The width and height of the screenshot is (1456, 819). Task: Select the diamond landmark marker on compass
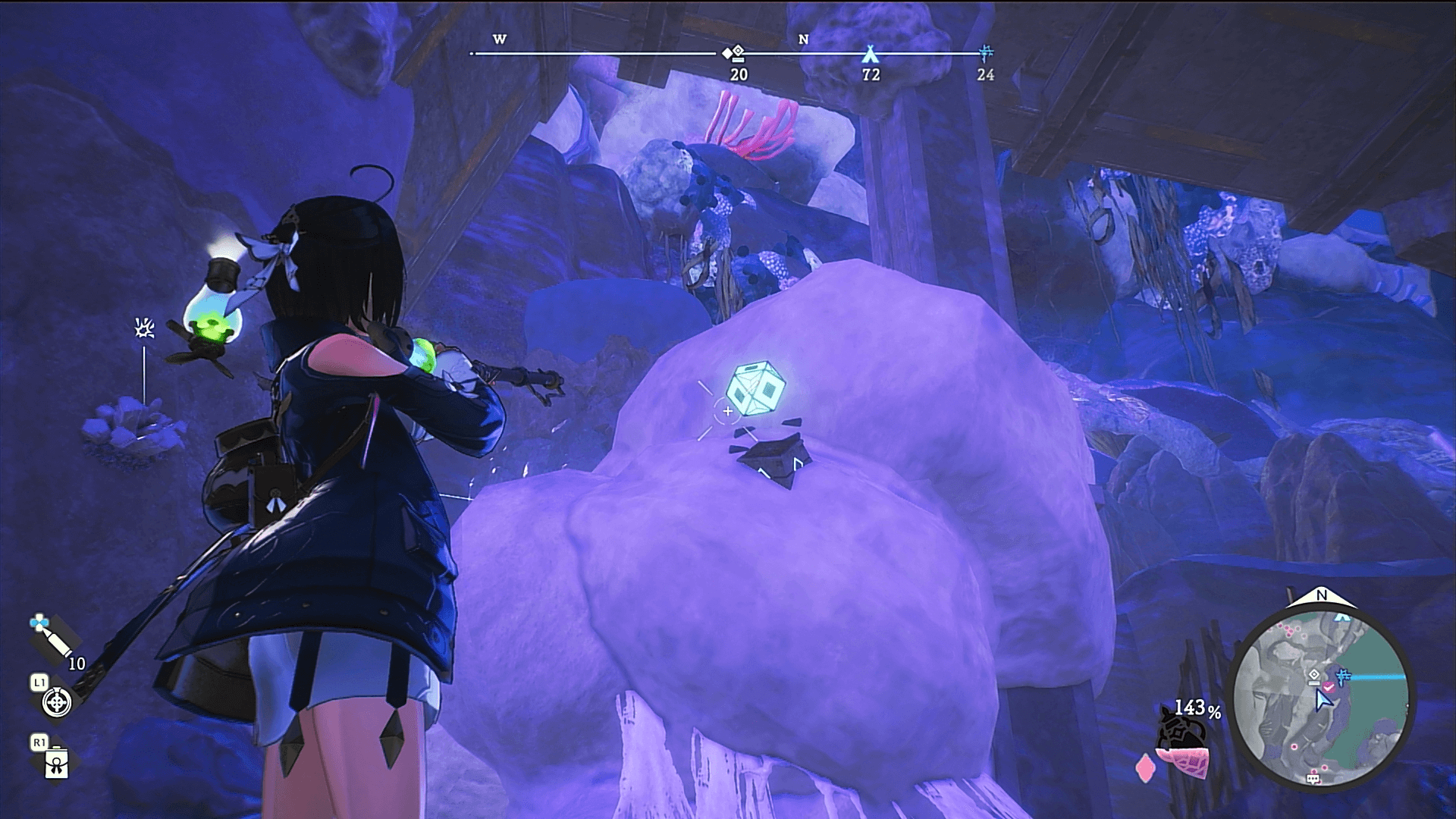(x=734, y=54)
